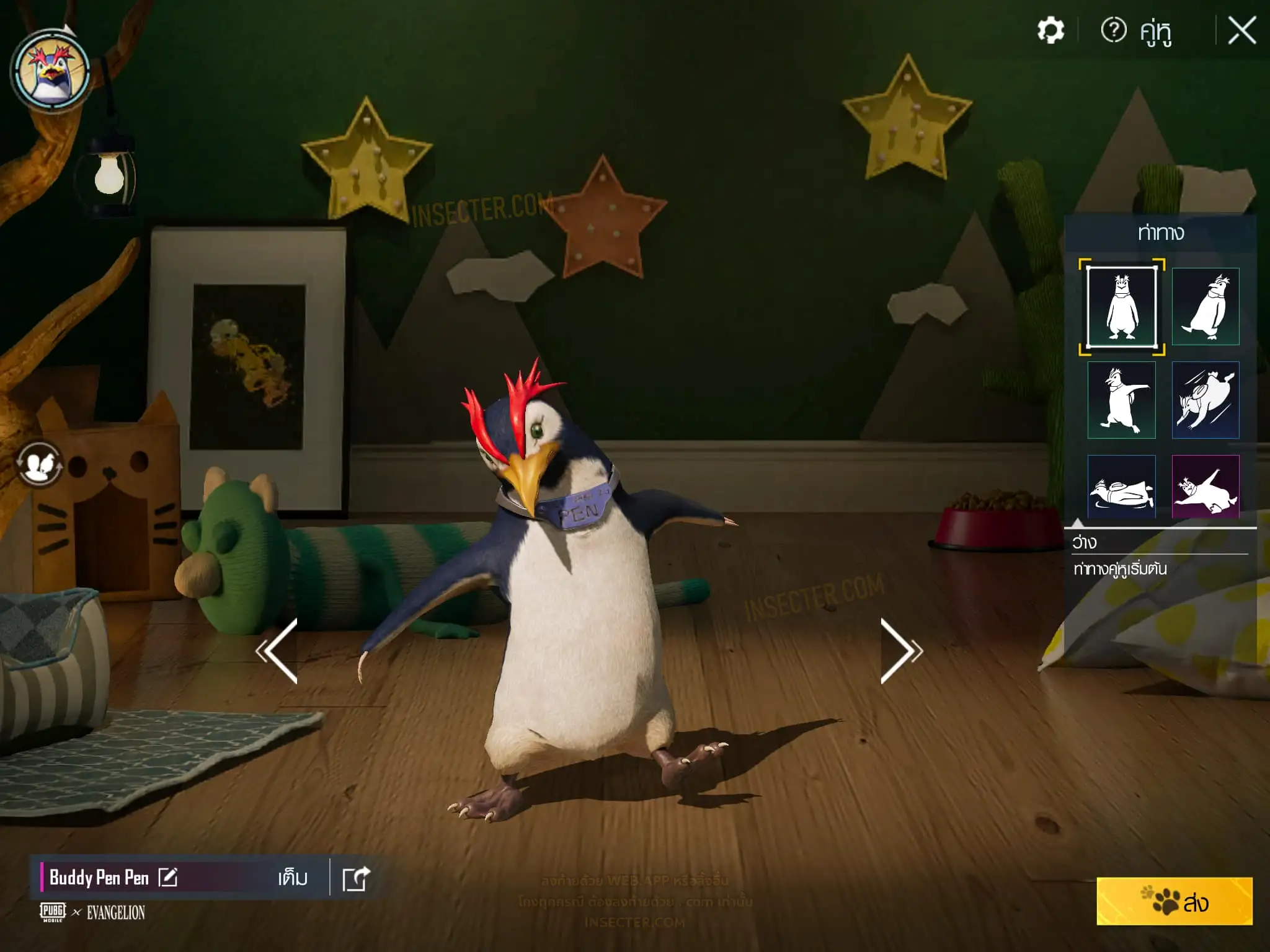
Task: Choose the walking penguin pose thumbnail
Action: (1206, 307)
